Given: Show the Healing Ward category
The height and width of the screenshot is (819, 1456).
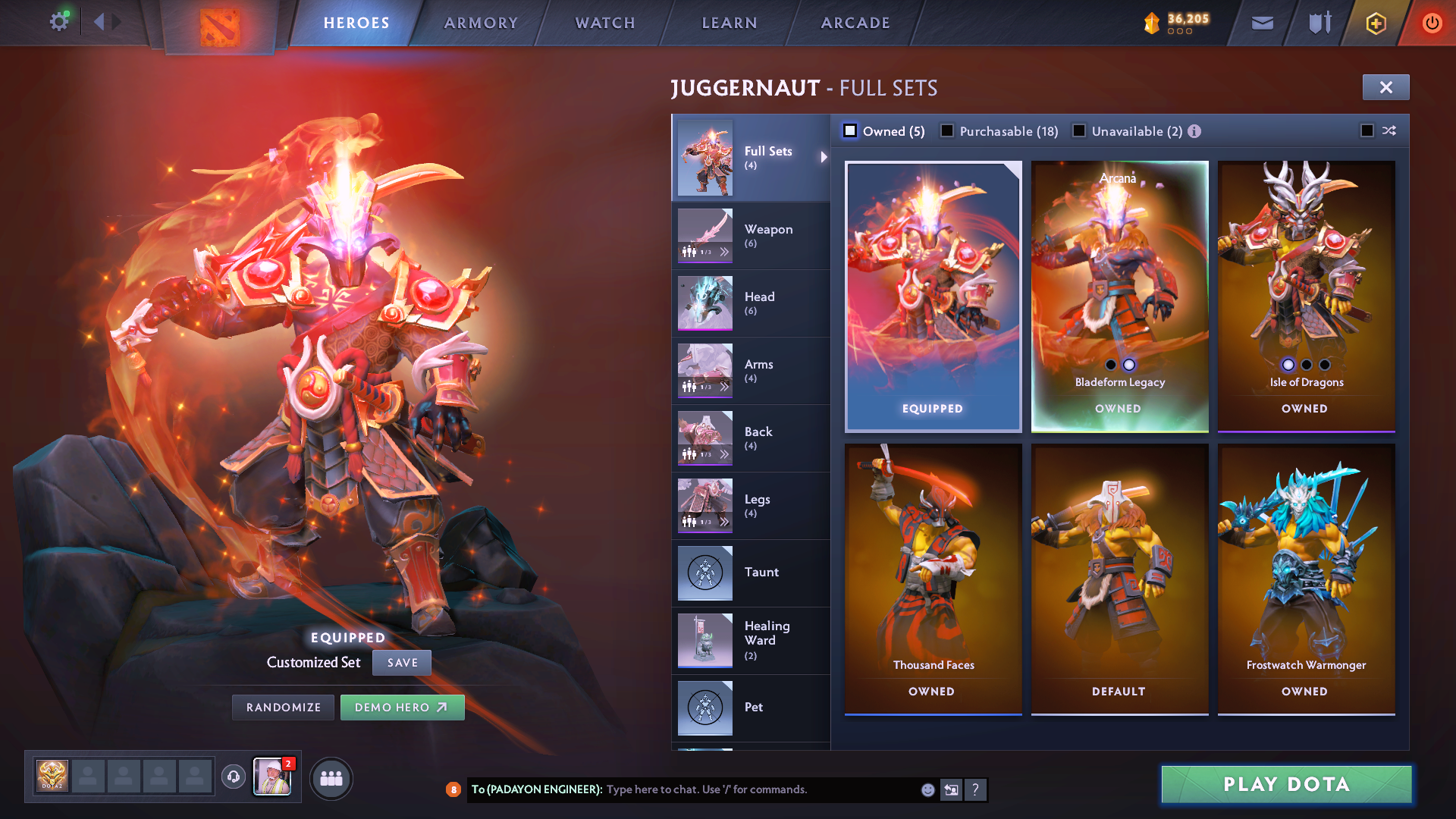Looking at the screenshot, I should click(751, 640).
